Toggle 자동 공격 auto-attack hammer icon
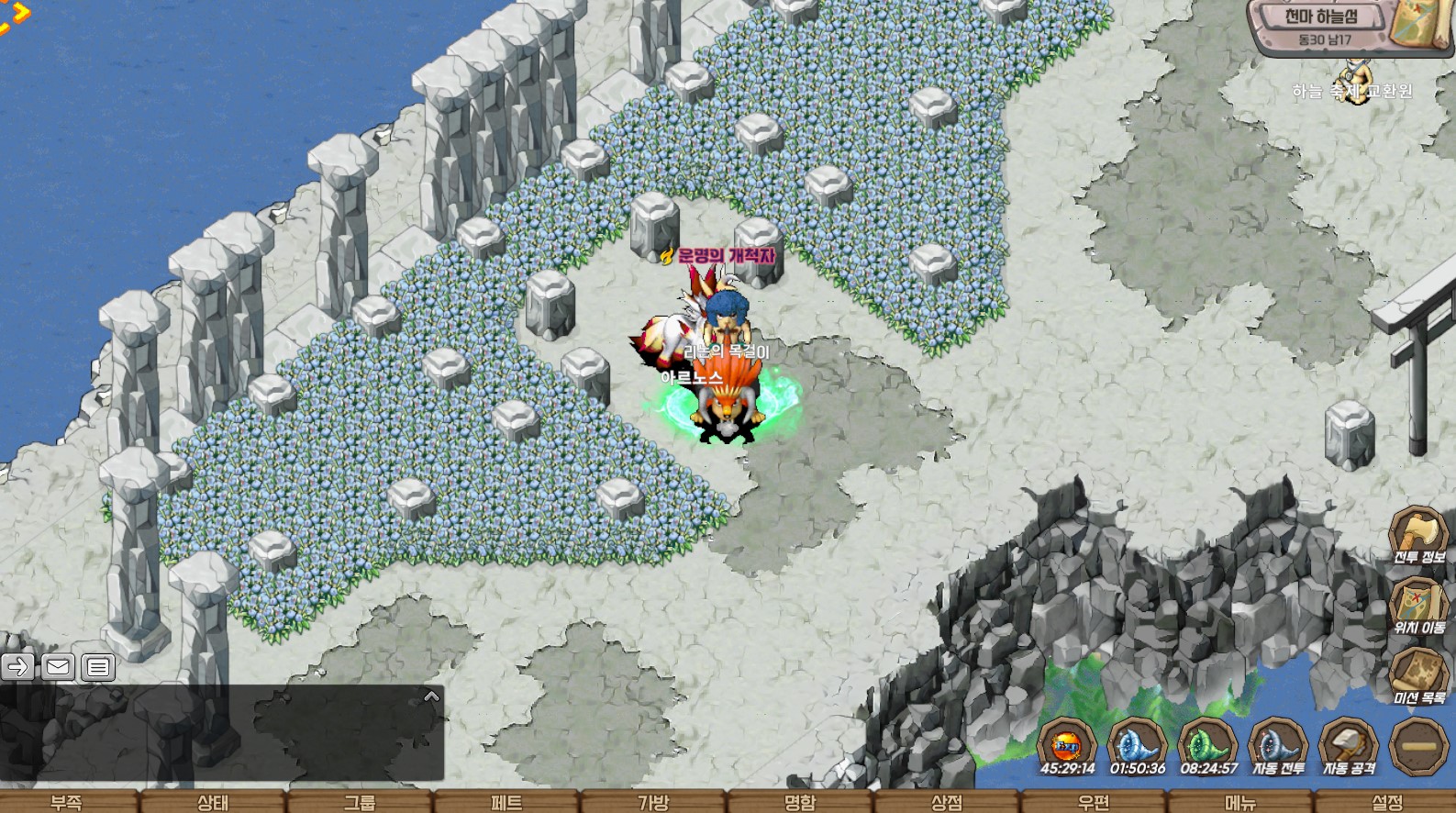Screen dimensions: 1456x813 coord(1348,744)
